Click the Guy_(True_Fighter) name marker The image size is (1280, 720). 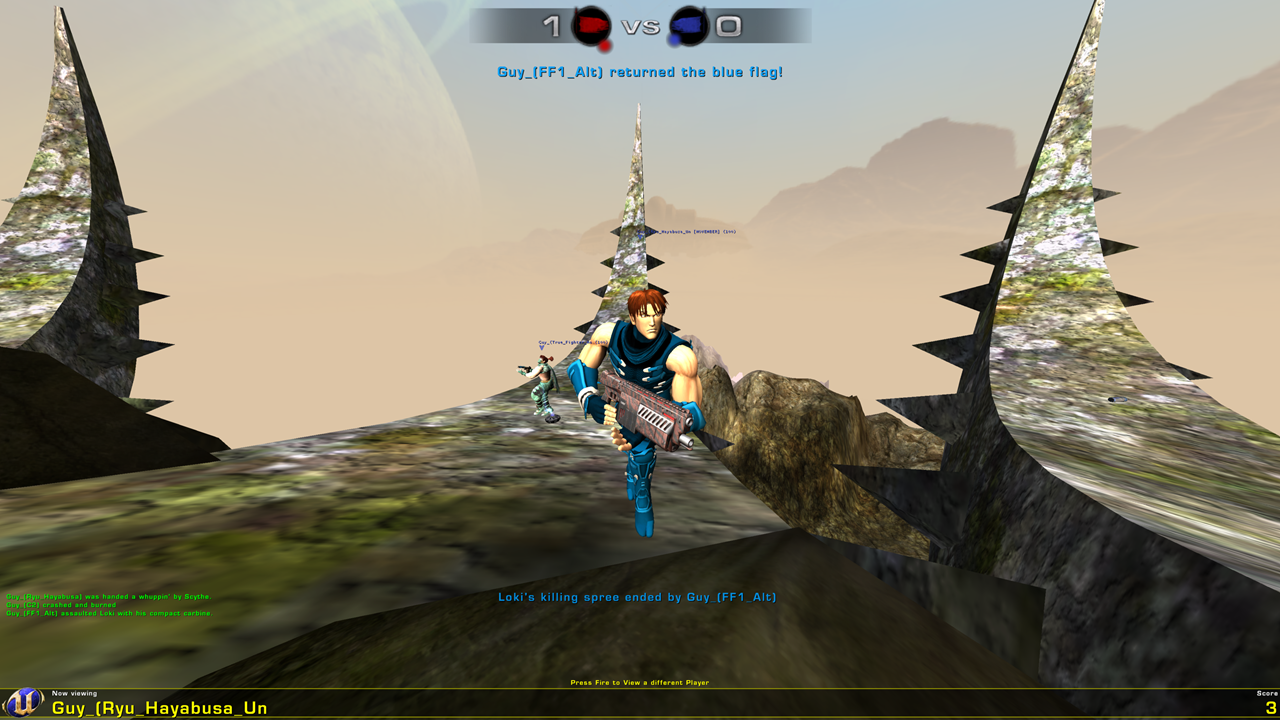[x=572, y=340]
